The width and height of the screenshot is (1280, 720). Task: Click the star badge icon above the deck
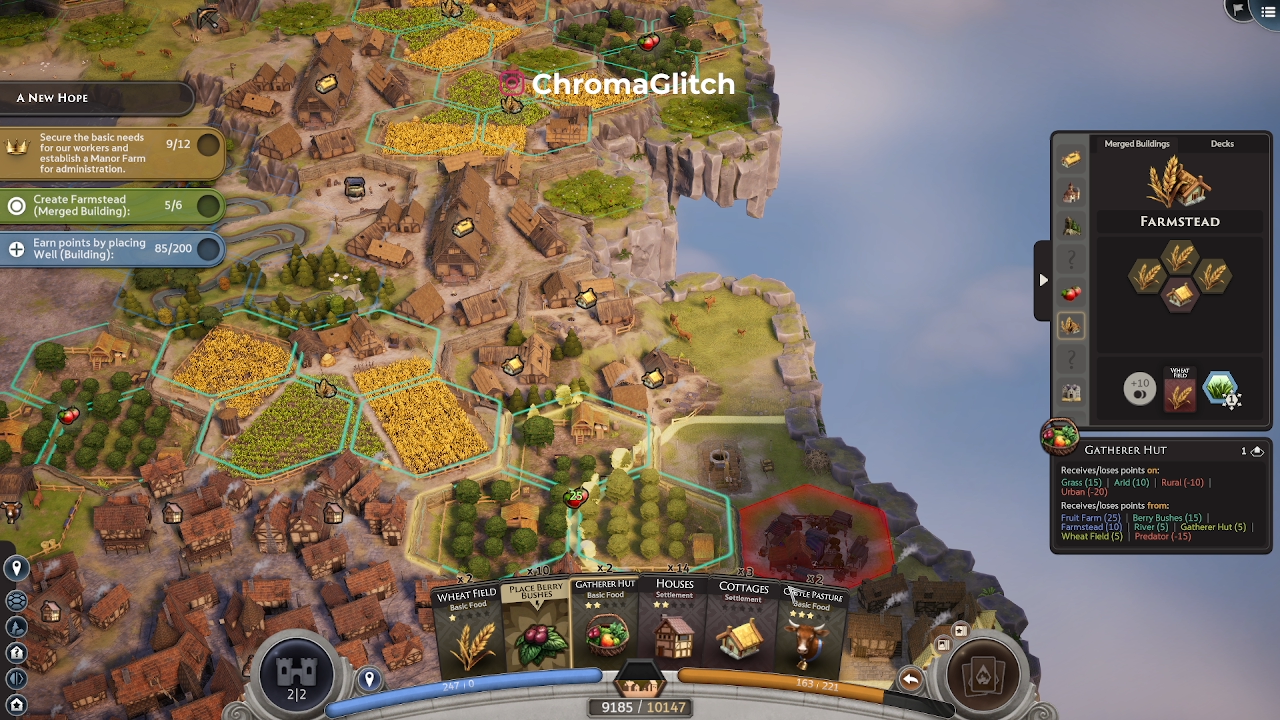click(960, 630)
